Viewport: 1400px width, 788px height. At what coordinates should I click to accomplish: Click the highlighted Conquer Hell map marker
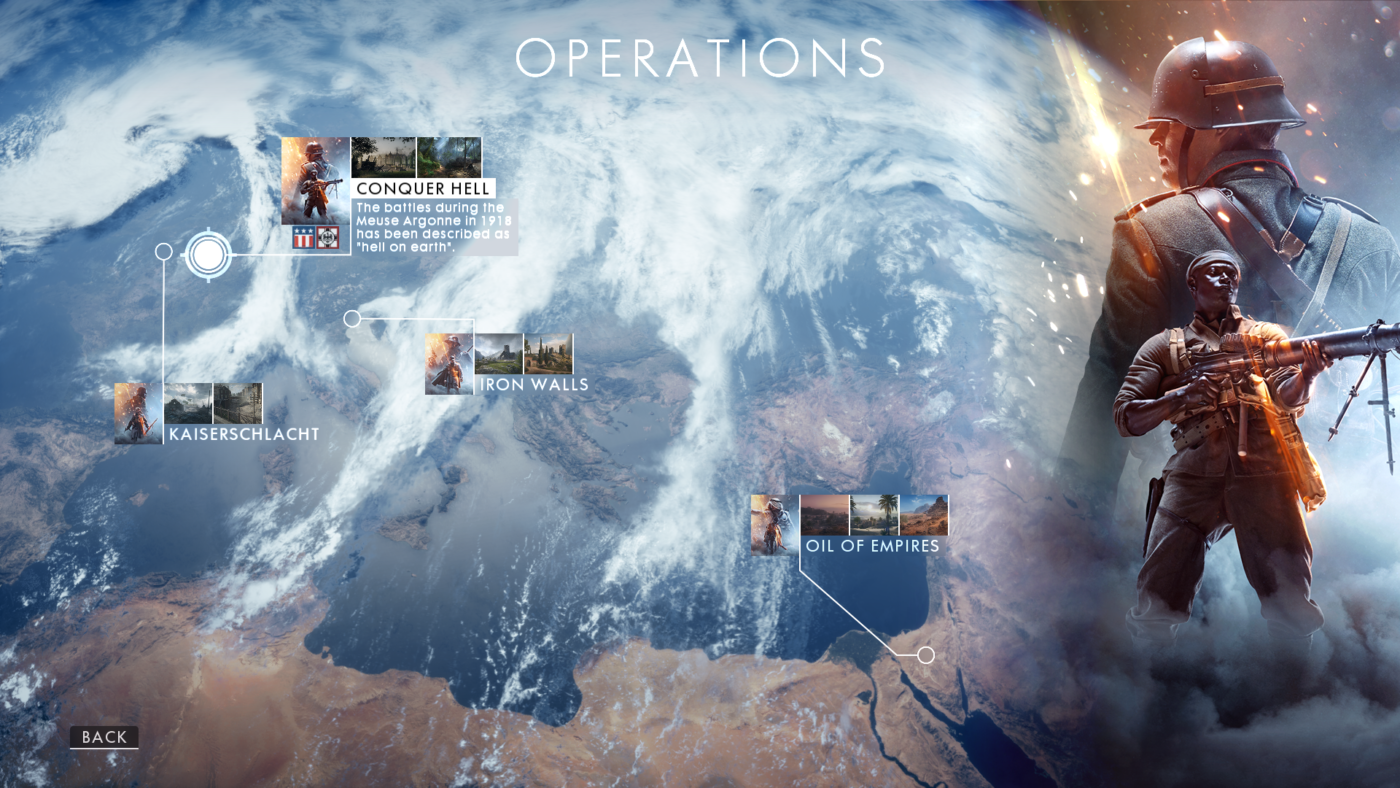click(206, 256)
